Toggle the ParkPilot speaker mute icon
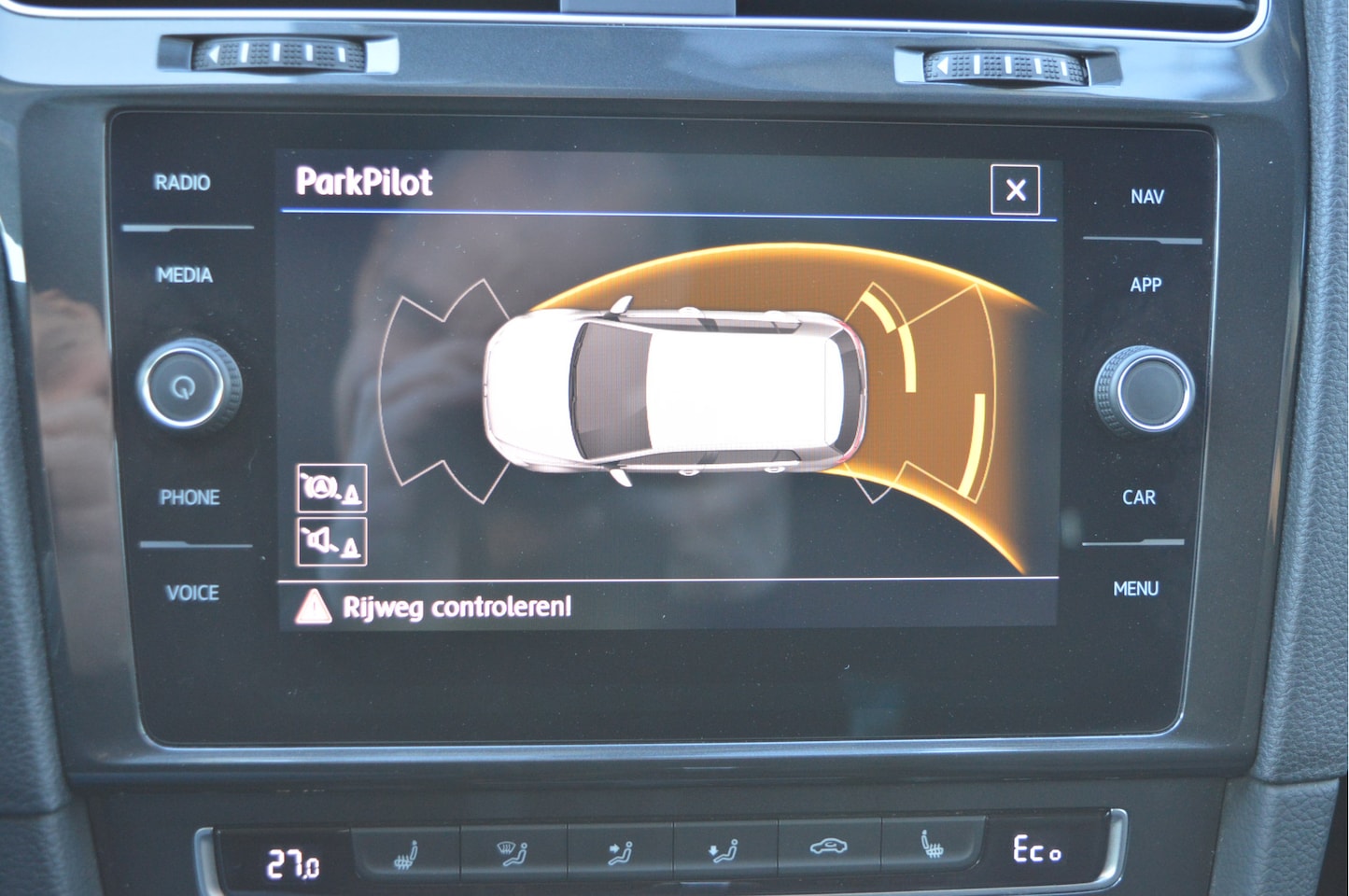Image resolution: width=1349 pixels, height=896 pixels. tap(331, 542)
